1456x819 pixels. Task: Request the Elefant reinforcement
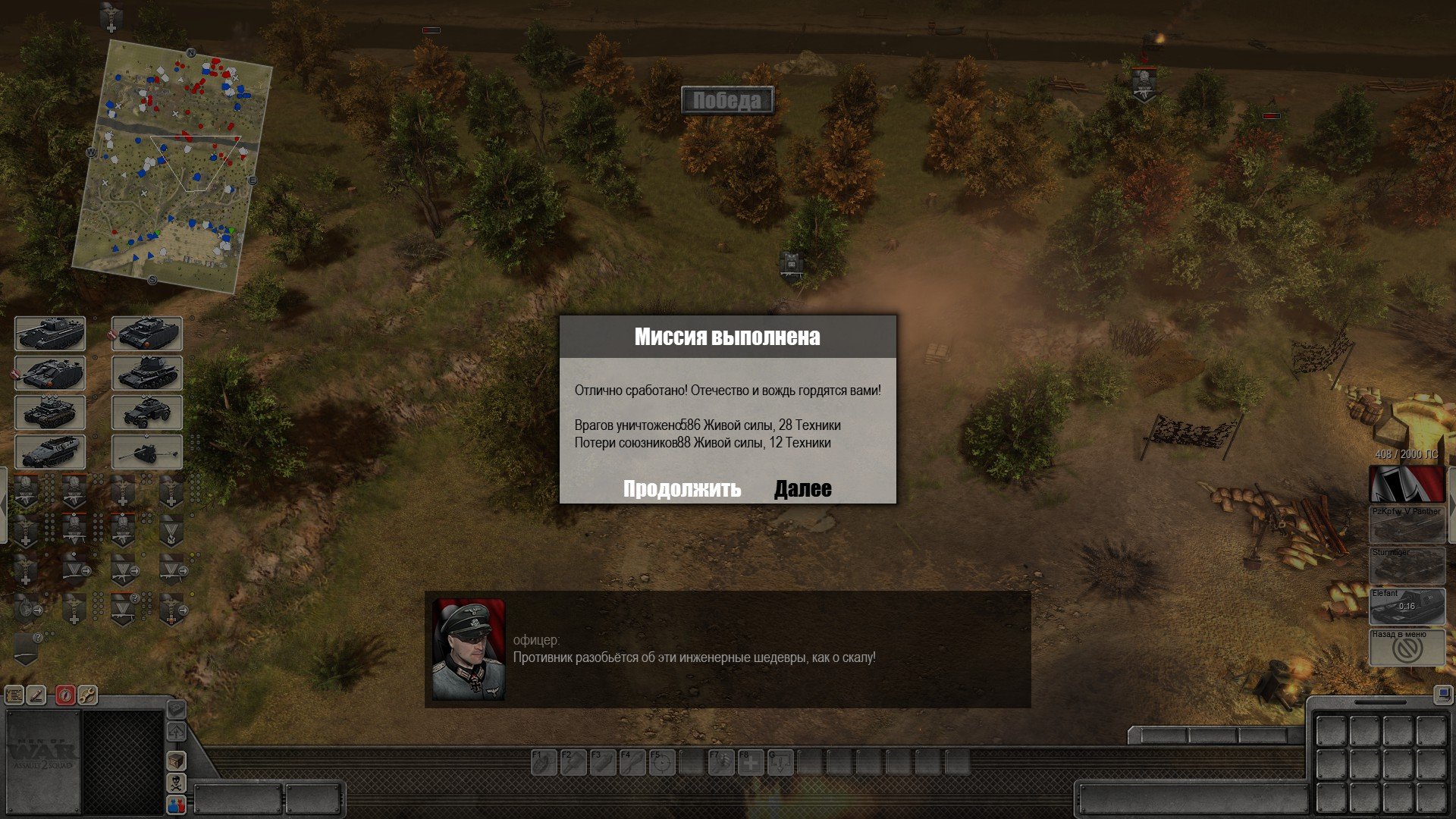pyautogui.click(x=1407, y=607)
